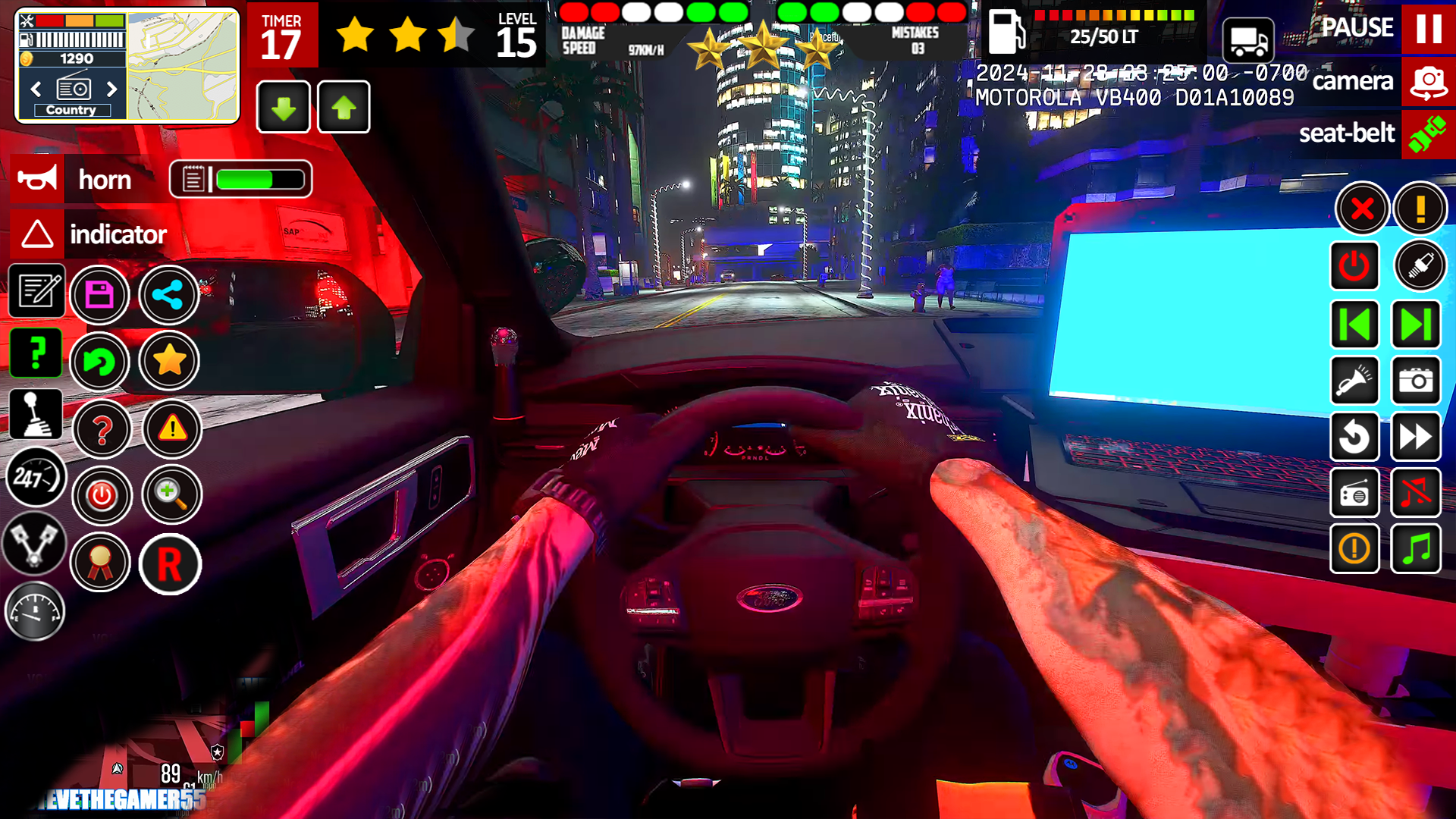1456x819 pixels.
Task: Take a photo with the camera icon
Action: (x=1417, y=381)
